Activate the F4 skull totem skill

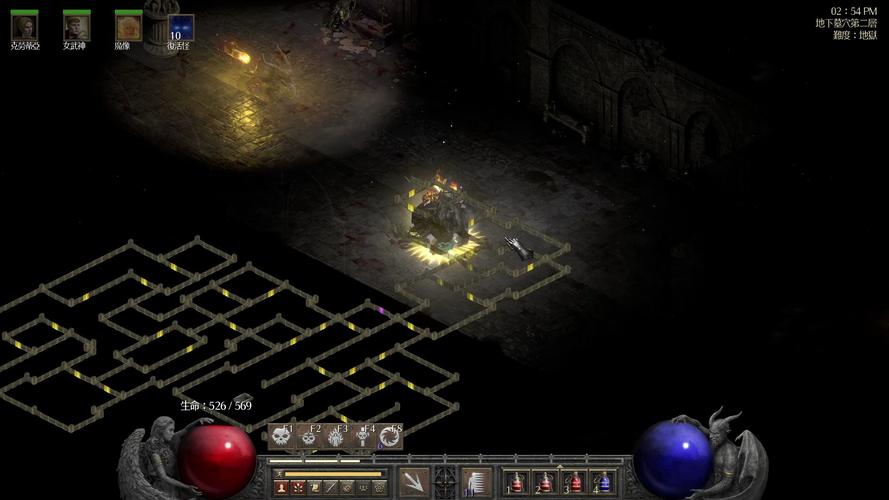click(x=363, y=437)
